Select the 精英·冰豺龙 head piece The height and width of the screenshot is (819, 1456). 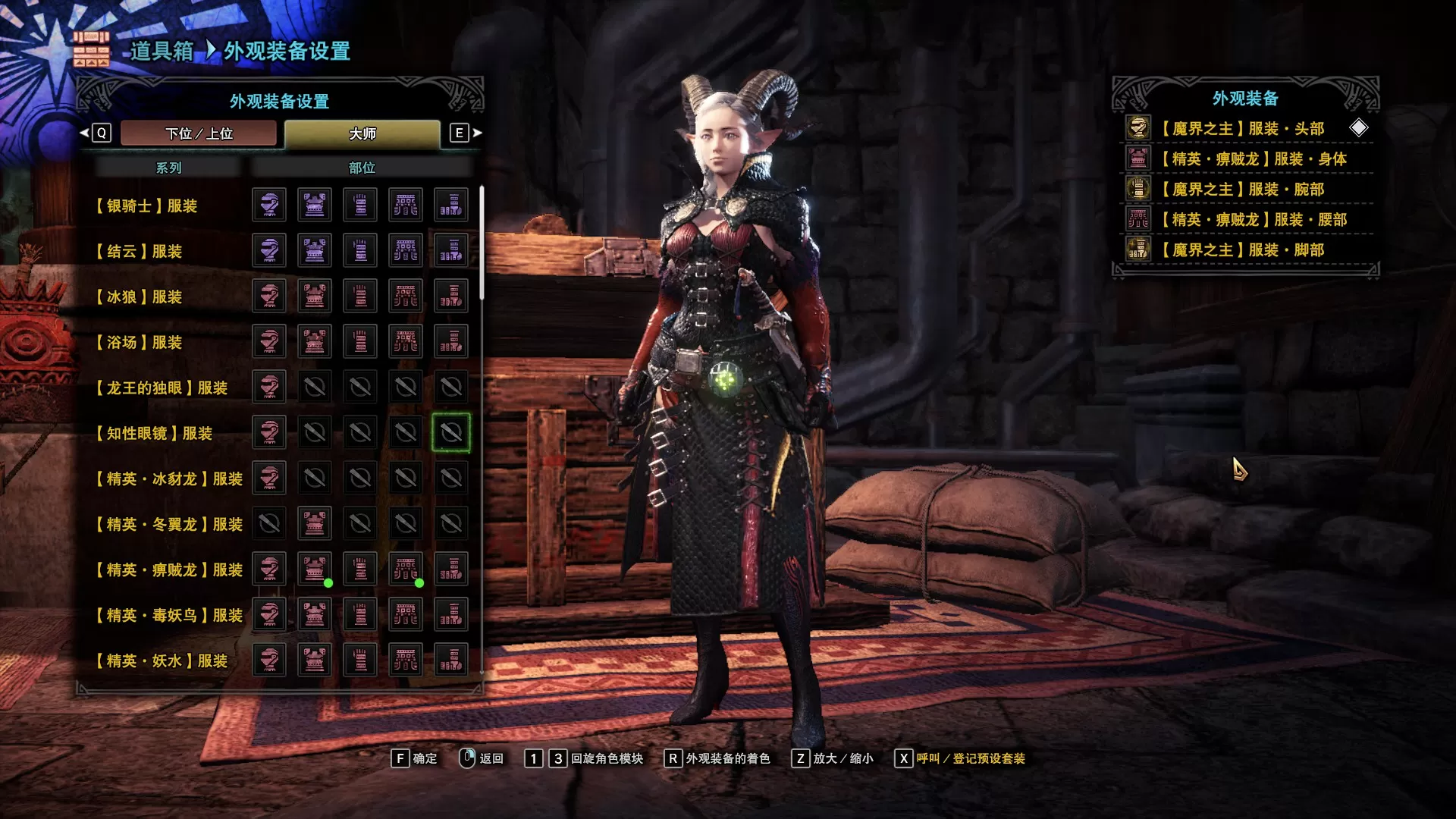pos(269,478)
